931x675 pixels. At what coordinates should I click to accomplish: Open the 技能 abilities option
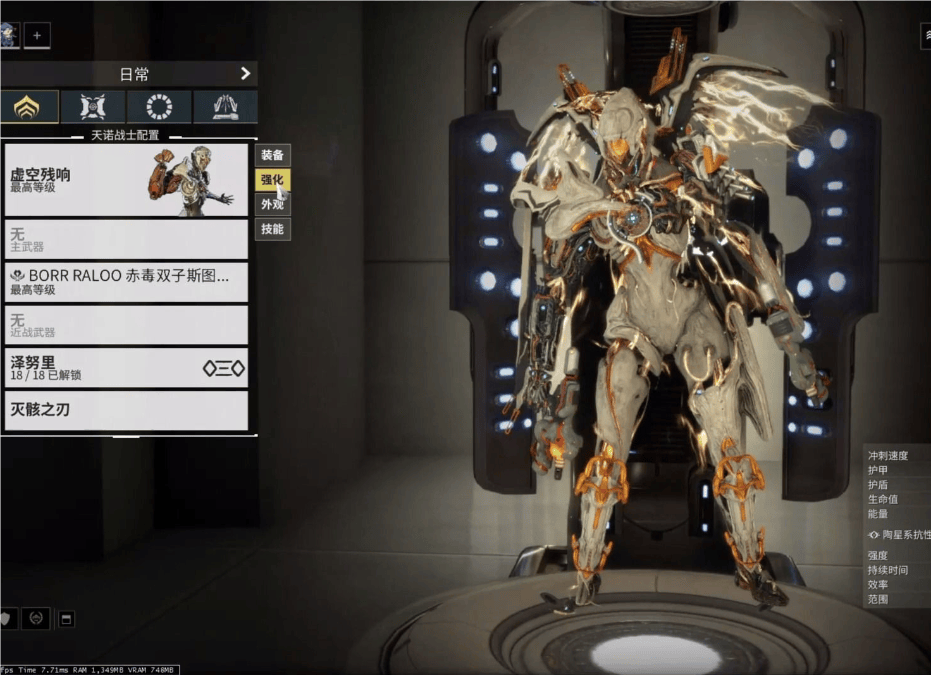(272, 229)
